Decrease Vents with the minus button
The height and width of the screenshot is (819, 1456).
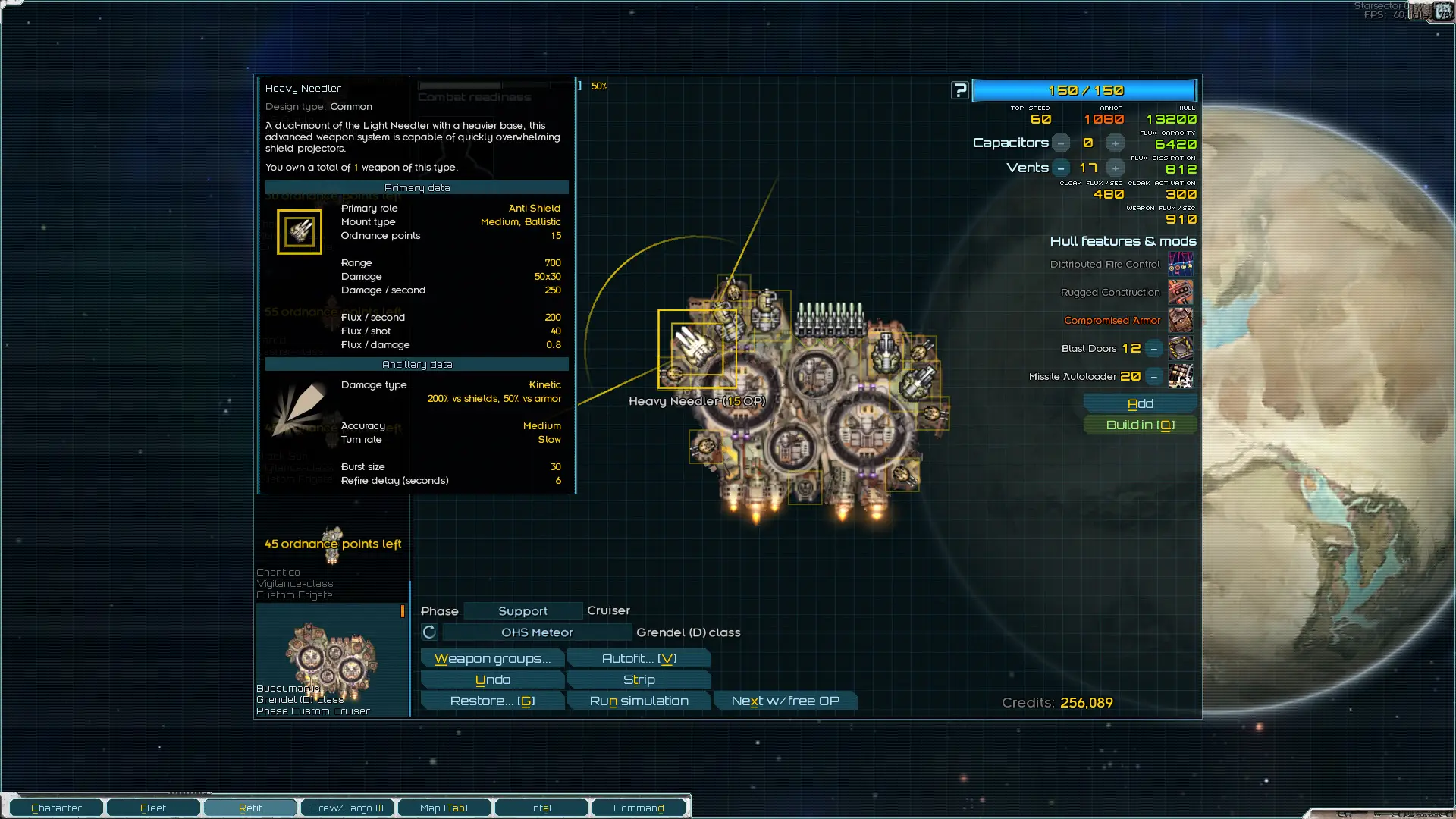(1061, 168)
